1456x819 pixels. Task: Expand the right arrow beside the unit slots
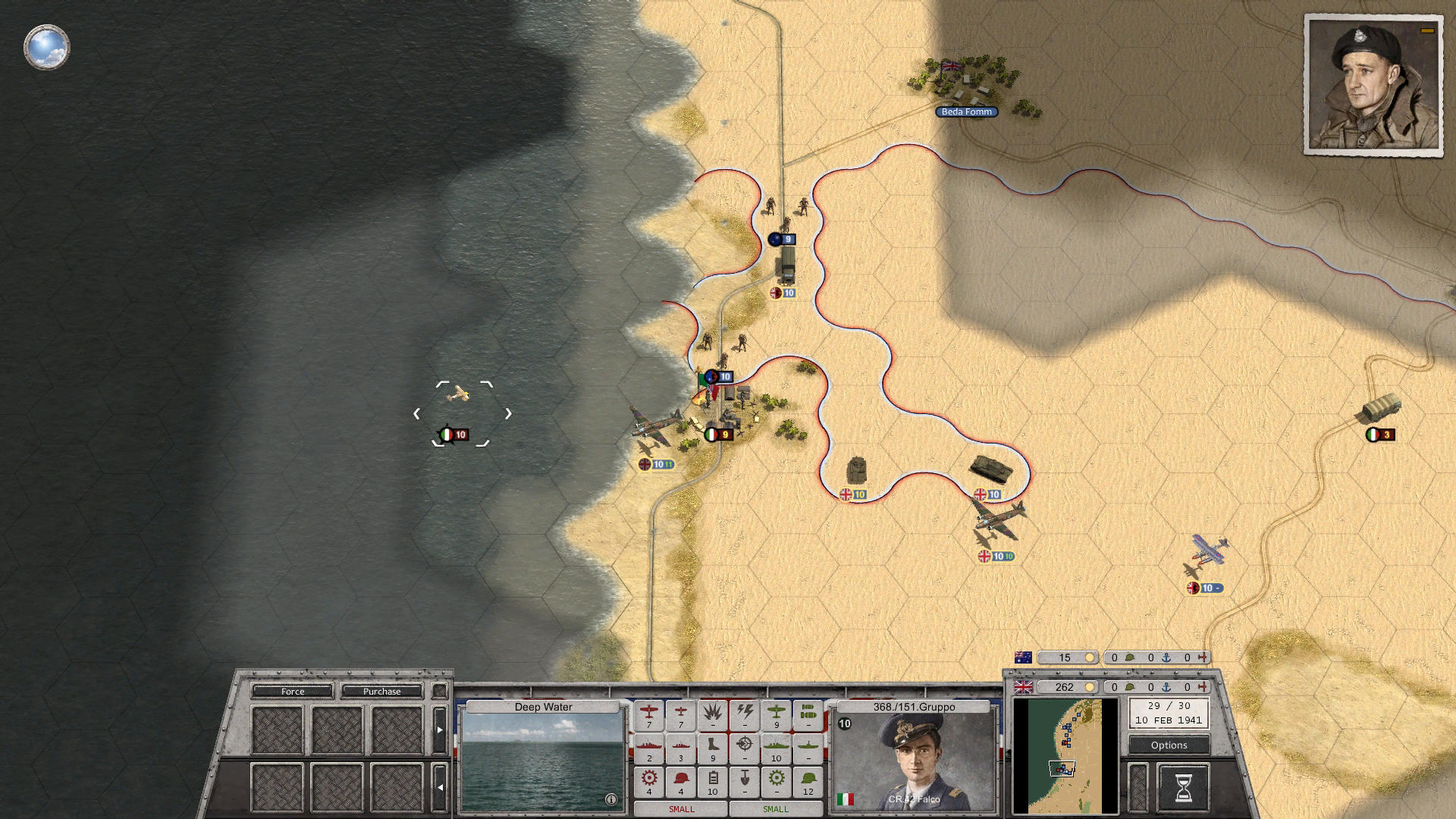coord(440,730)
